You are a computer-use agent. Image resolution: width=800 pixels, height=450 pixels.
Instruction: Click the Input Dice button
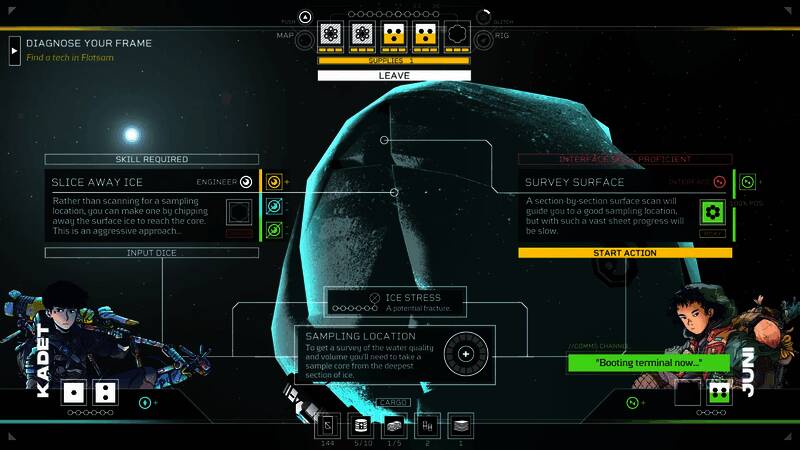pyautogui.click(x=152, y=253)
